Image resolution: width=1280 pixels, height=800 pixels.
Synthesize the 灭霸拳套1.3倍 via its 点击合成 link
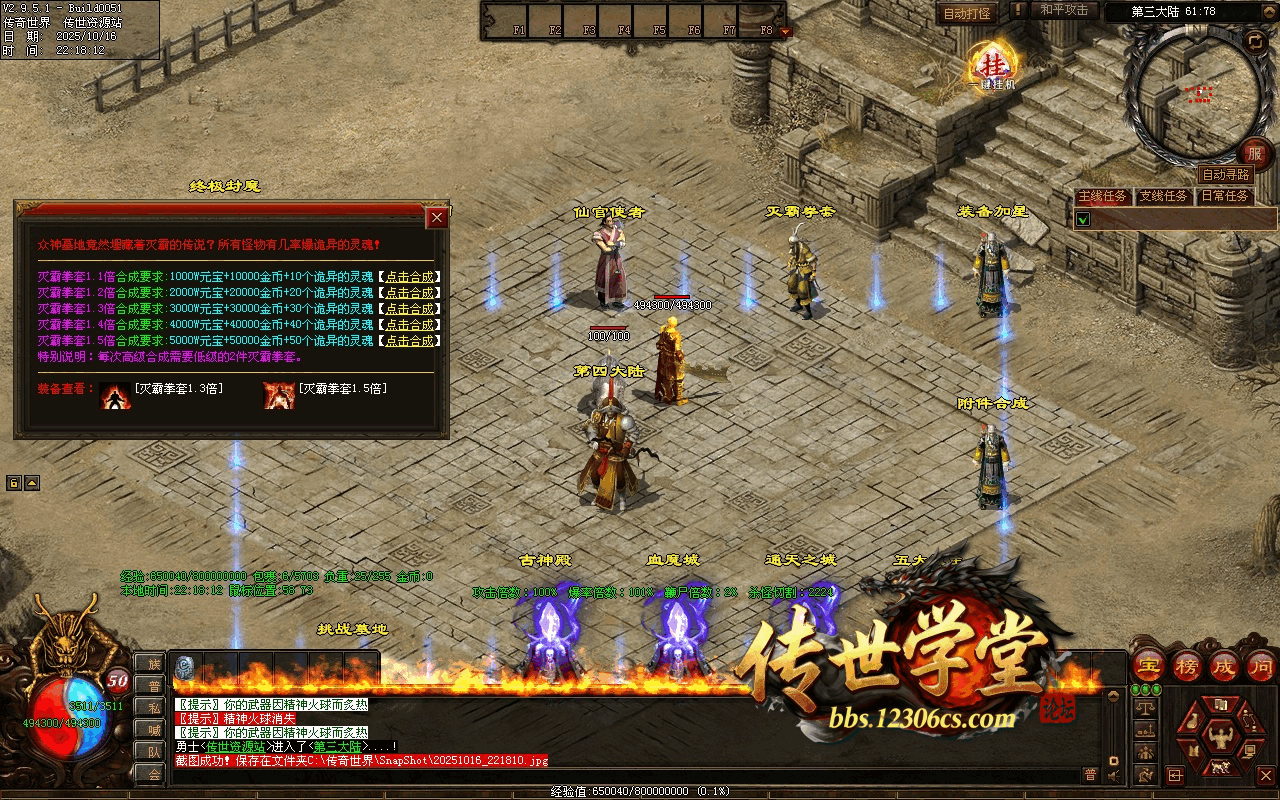[x=409, y=309]
